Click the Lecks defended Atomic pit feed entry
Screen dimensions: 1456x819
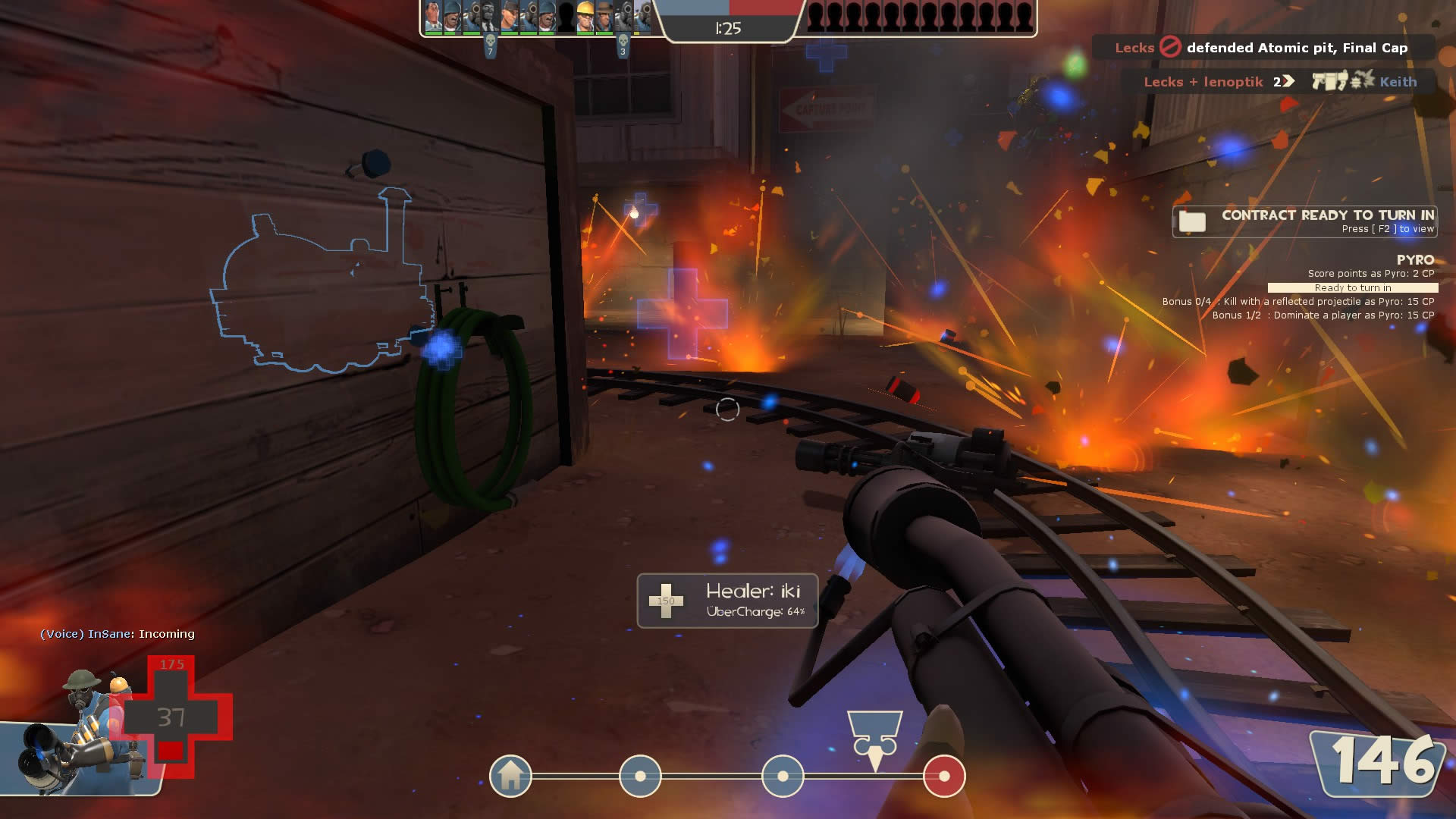pyautogui.click(x=1262, y=48)
